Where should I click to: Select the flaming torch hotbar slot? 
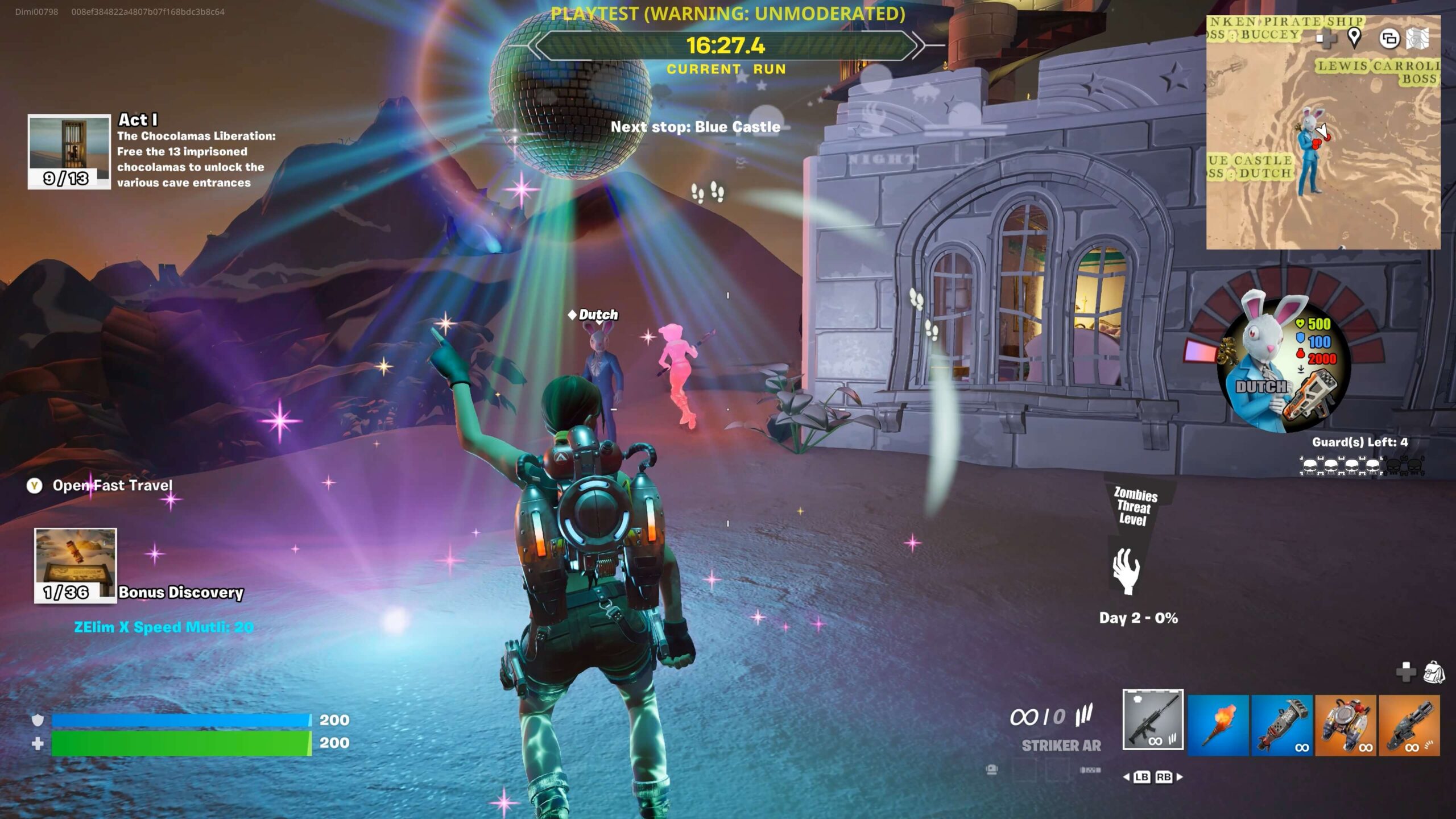[x=1218, y=725]
